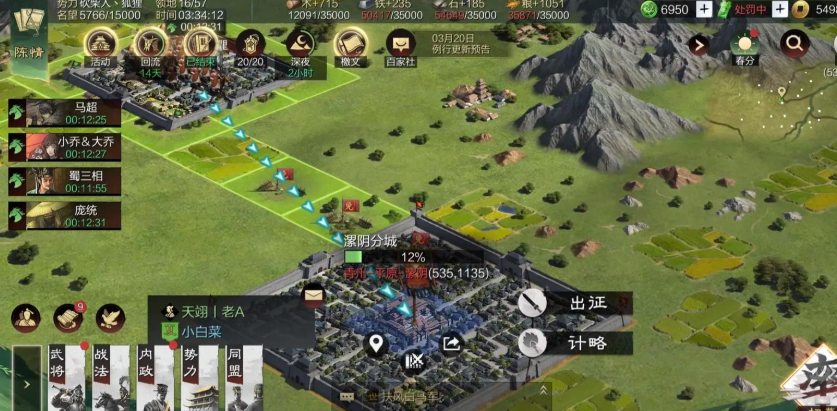Screen dimensions: 837x411
Task: Open the 深夜 night status icon
Action: [300, 46]
